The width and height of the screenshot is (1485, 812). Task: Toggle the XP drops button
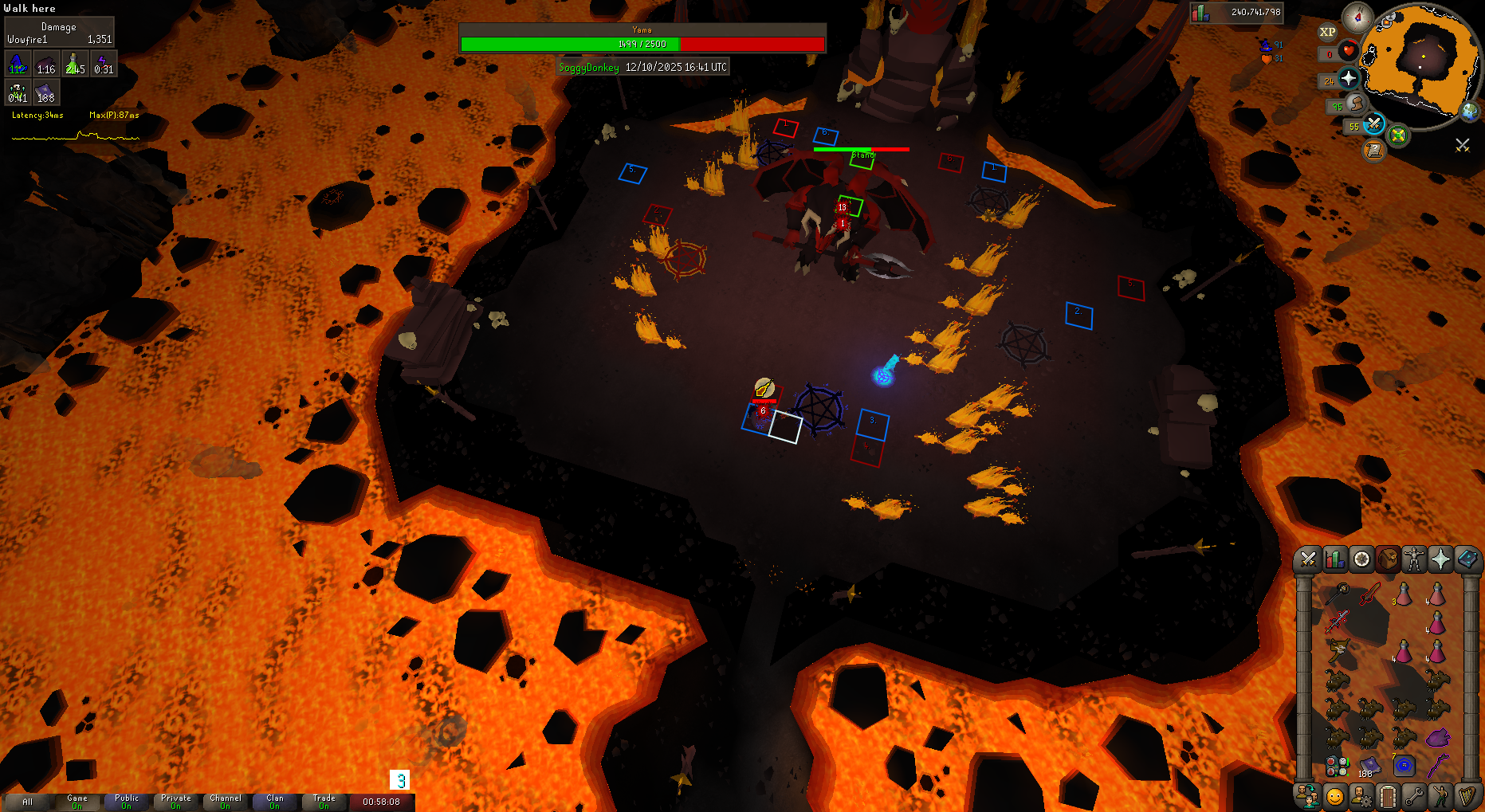pos(1327,32)
